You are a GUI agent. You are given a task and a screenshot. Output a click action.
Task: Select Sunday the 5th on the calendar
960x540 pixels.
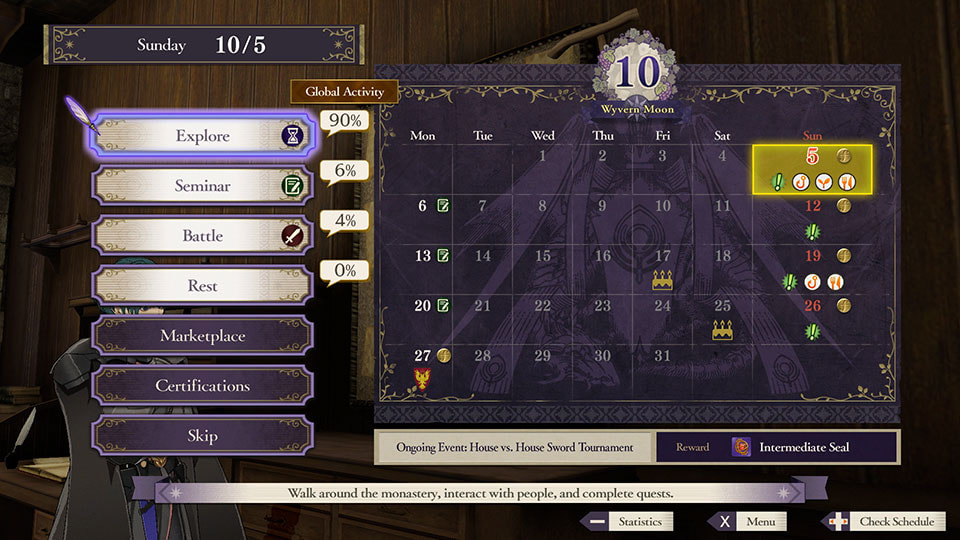(x=812, y=169)
